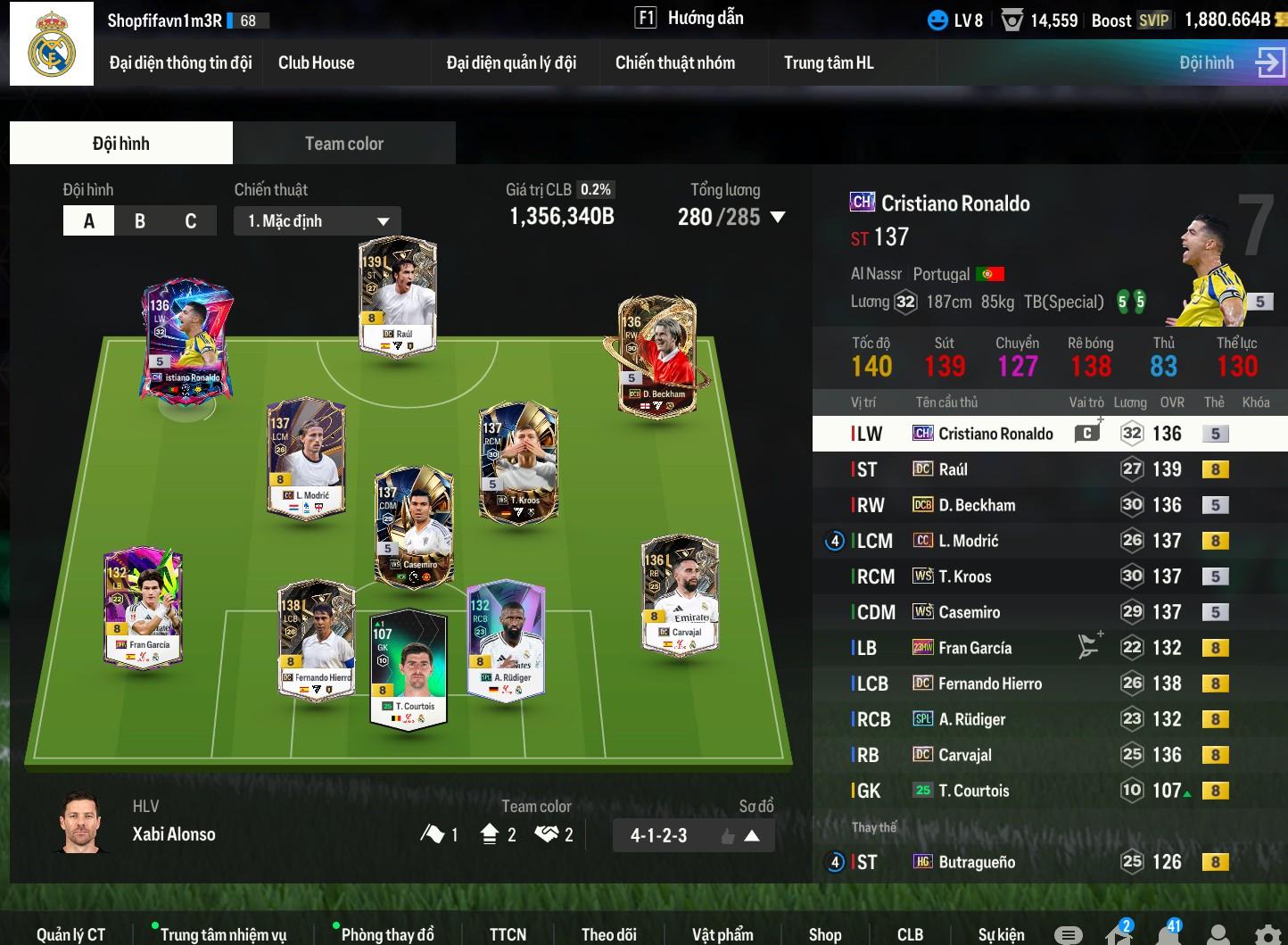Open Chiến thuật nhóm menu

click(675, 62)
